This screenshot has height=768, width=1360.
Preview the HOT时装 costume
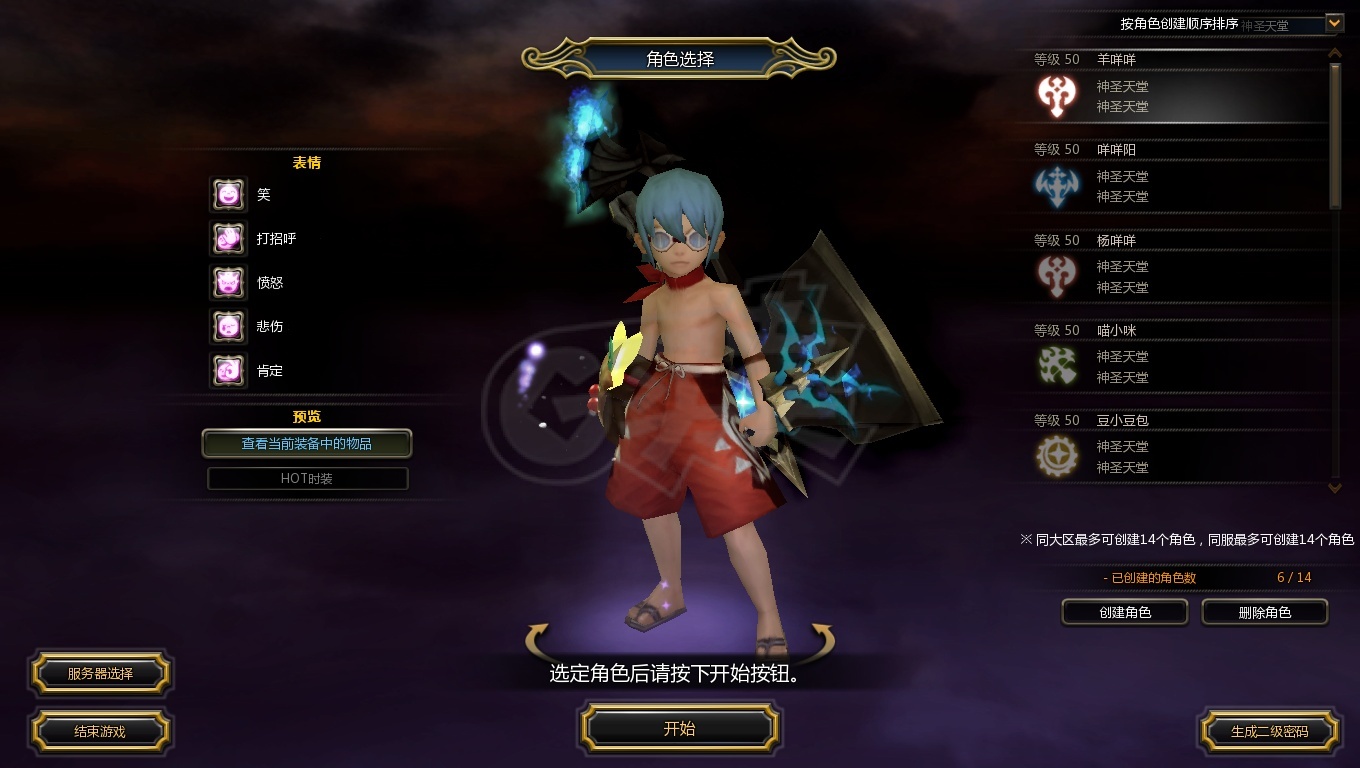[x=307, y=479]
